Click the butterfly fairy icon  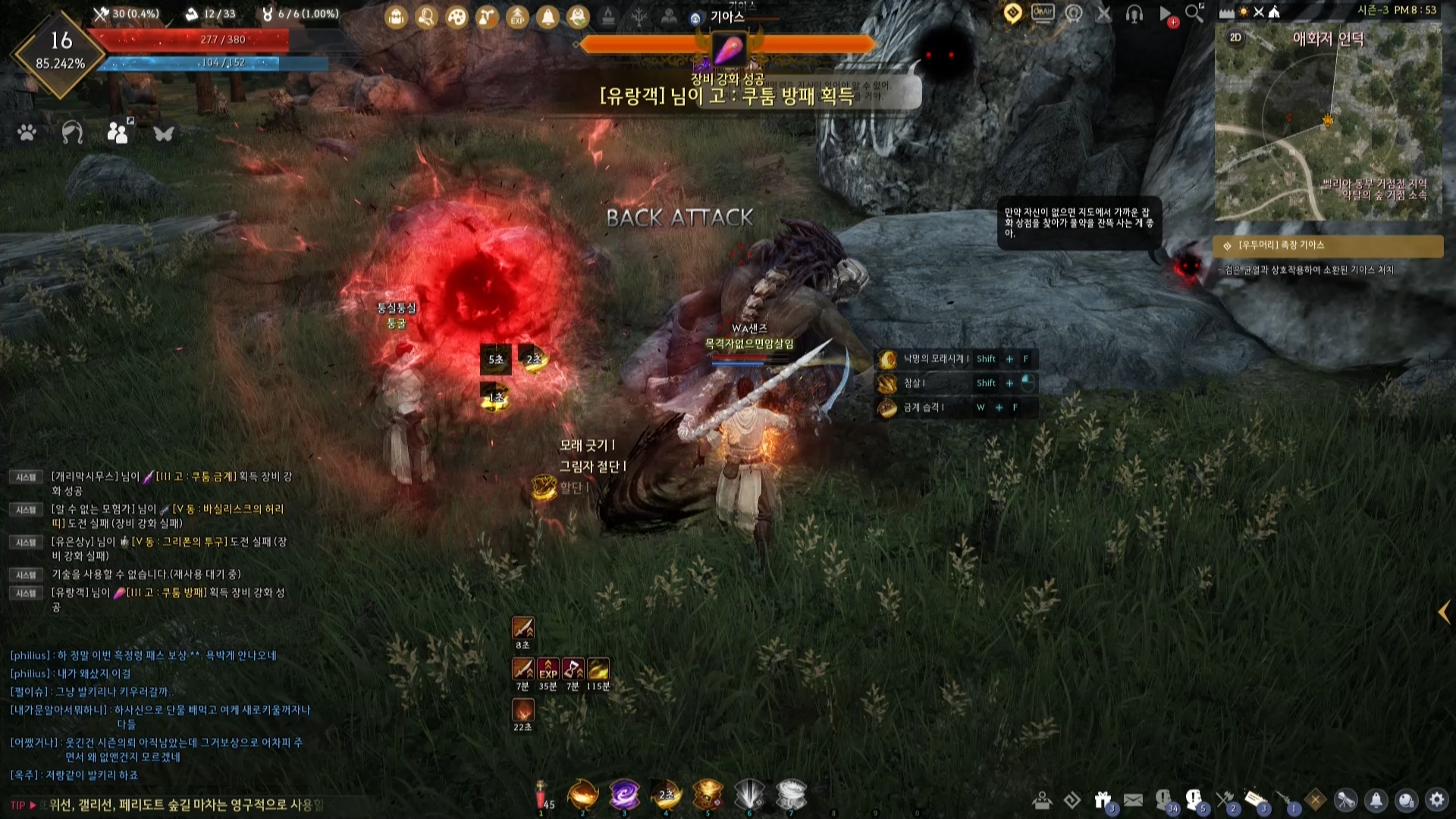tap(164, 133)
